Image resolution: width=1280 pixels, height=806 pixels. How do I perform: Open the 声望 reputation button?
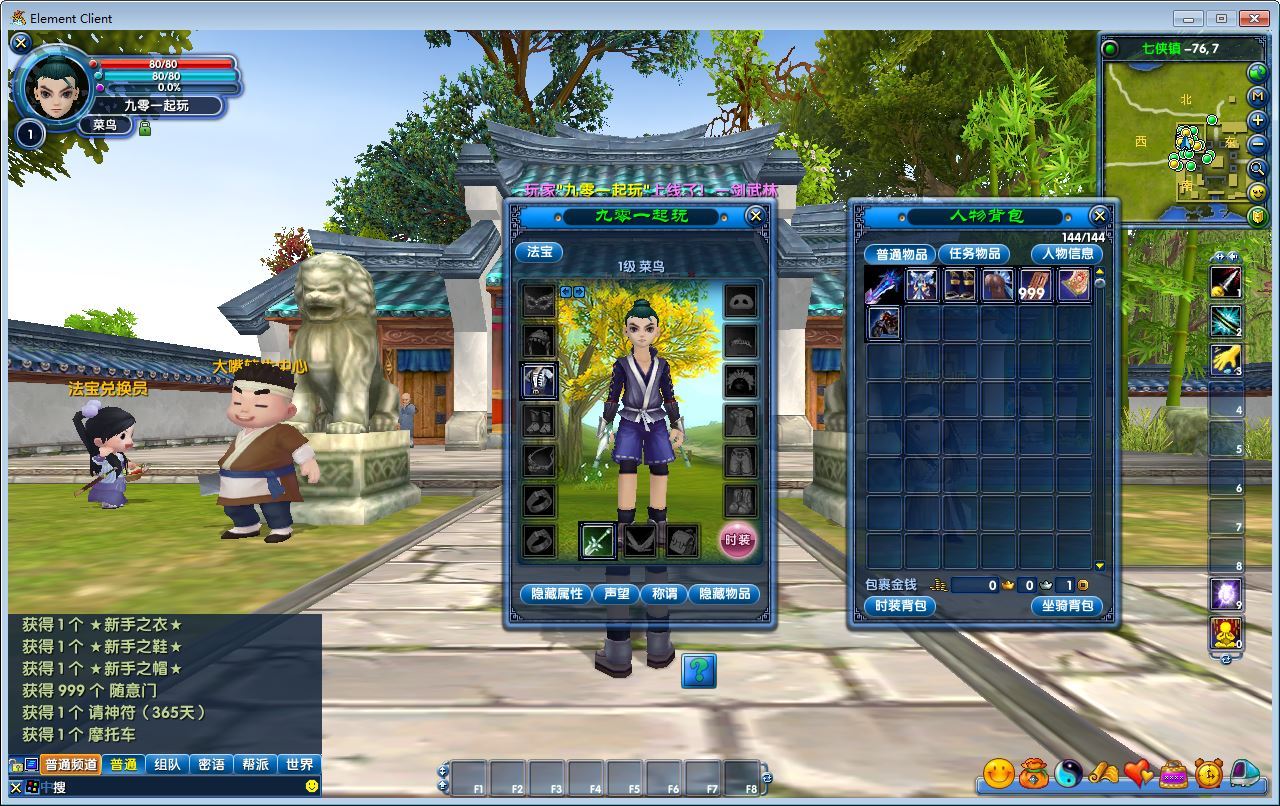pyautogui.click(x=616, y=594)
